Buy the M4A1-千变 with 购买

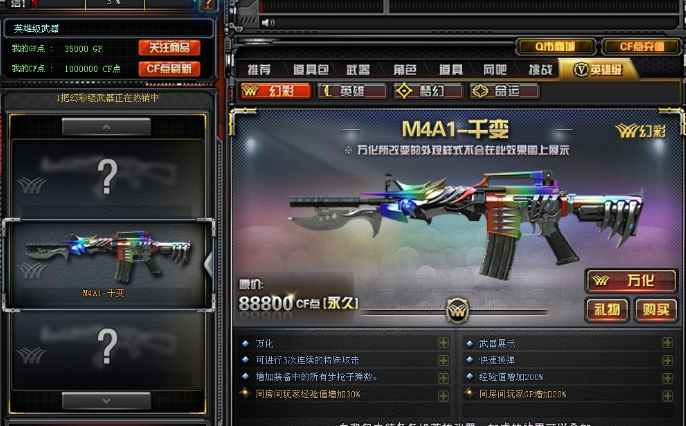coord(656,309)
